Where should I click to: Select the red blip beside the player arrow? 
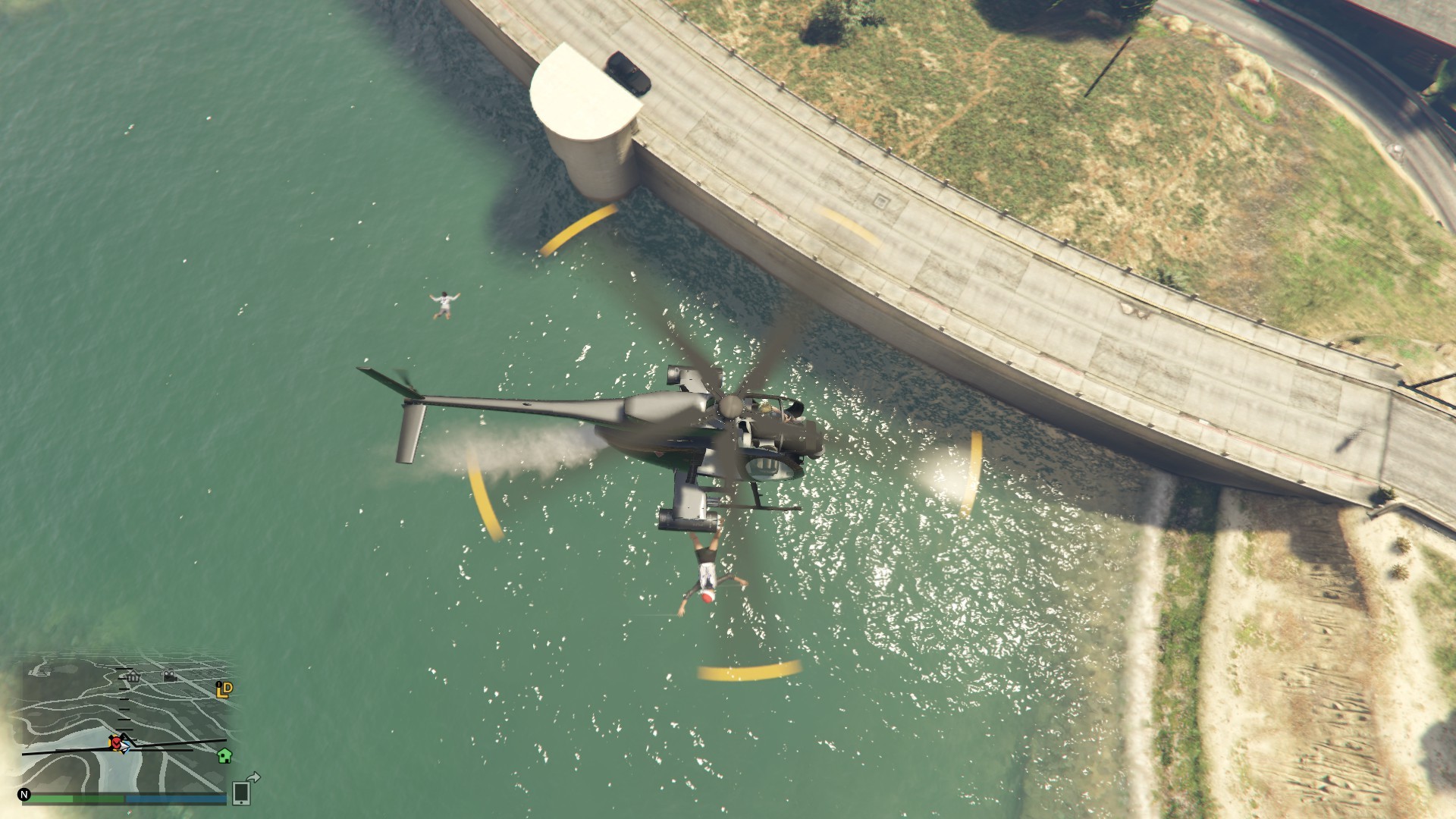[116, 742]
